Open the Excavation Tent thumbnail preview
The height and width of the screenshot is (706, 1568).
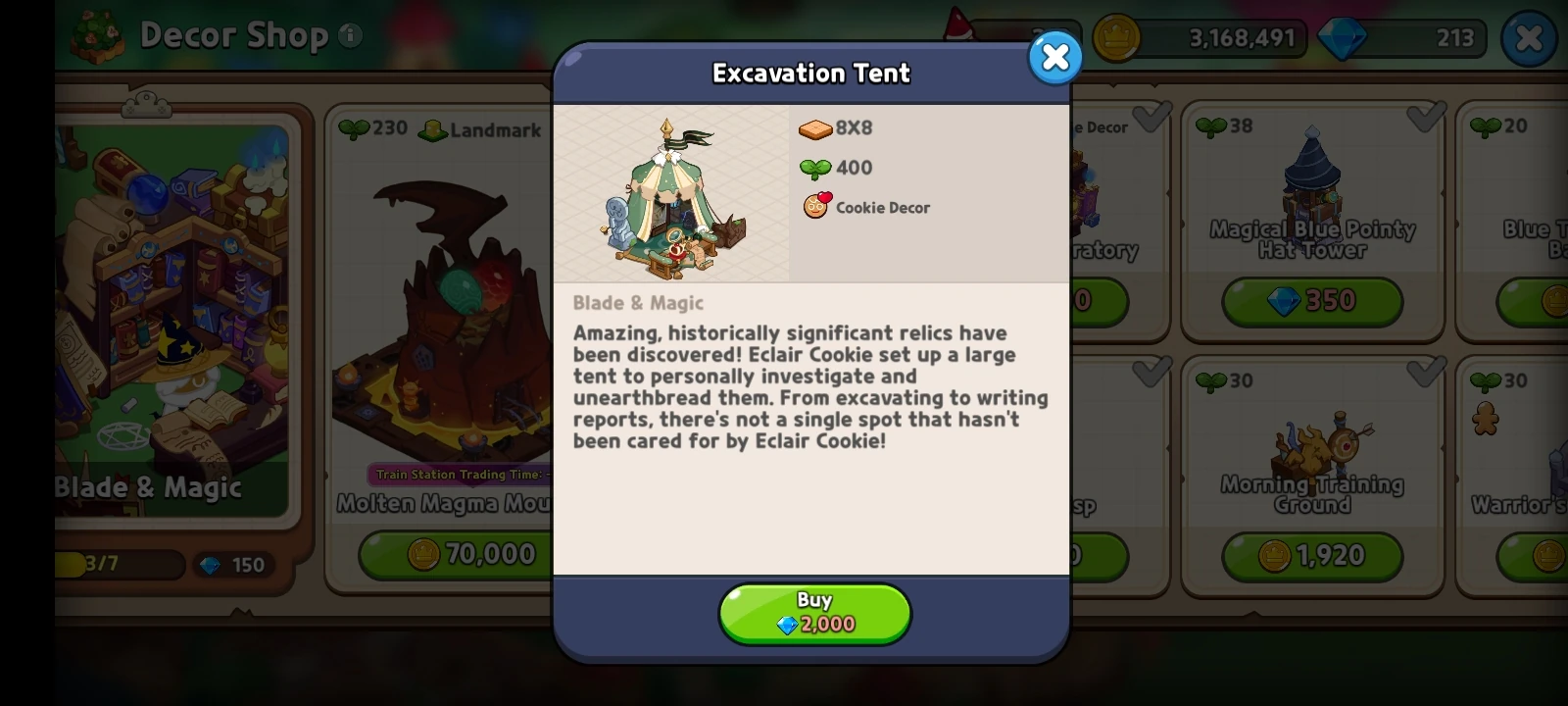[672, 192]
